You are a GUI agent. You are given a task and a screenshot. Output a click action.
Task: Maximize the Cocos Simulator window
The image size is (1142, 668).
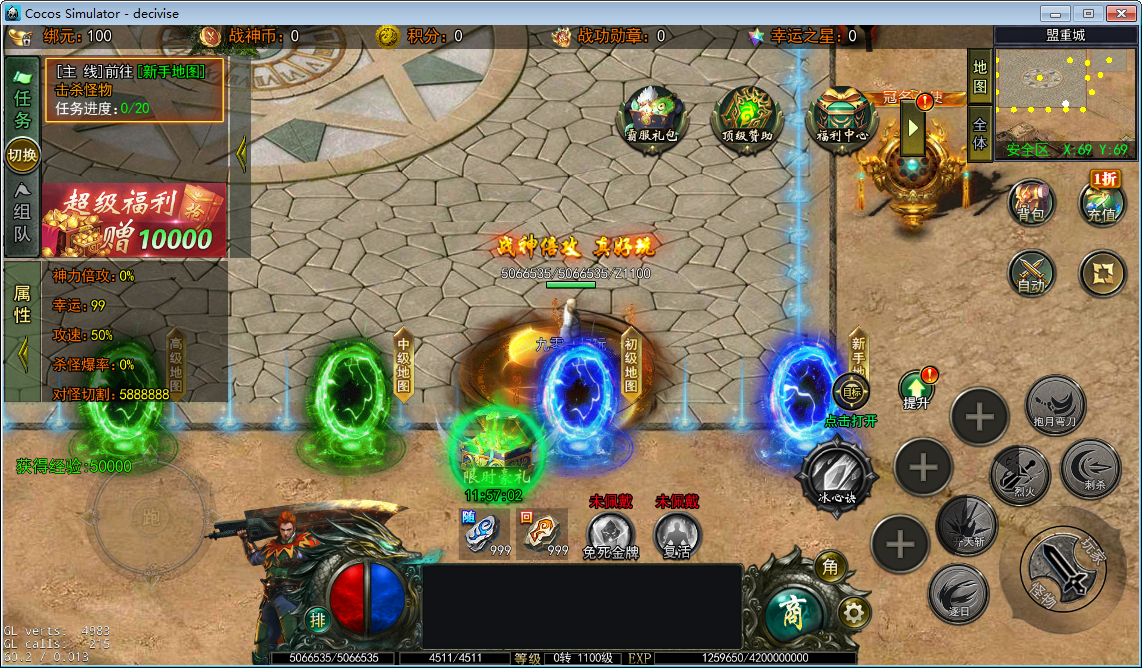tap(1088, 13)
